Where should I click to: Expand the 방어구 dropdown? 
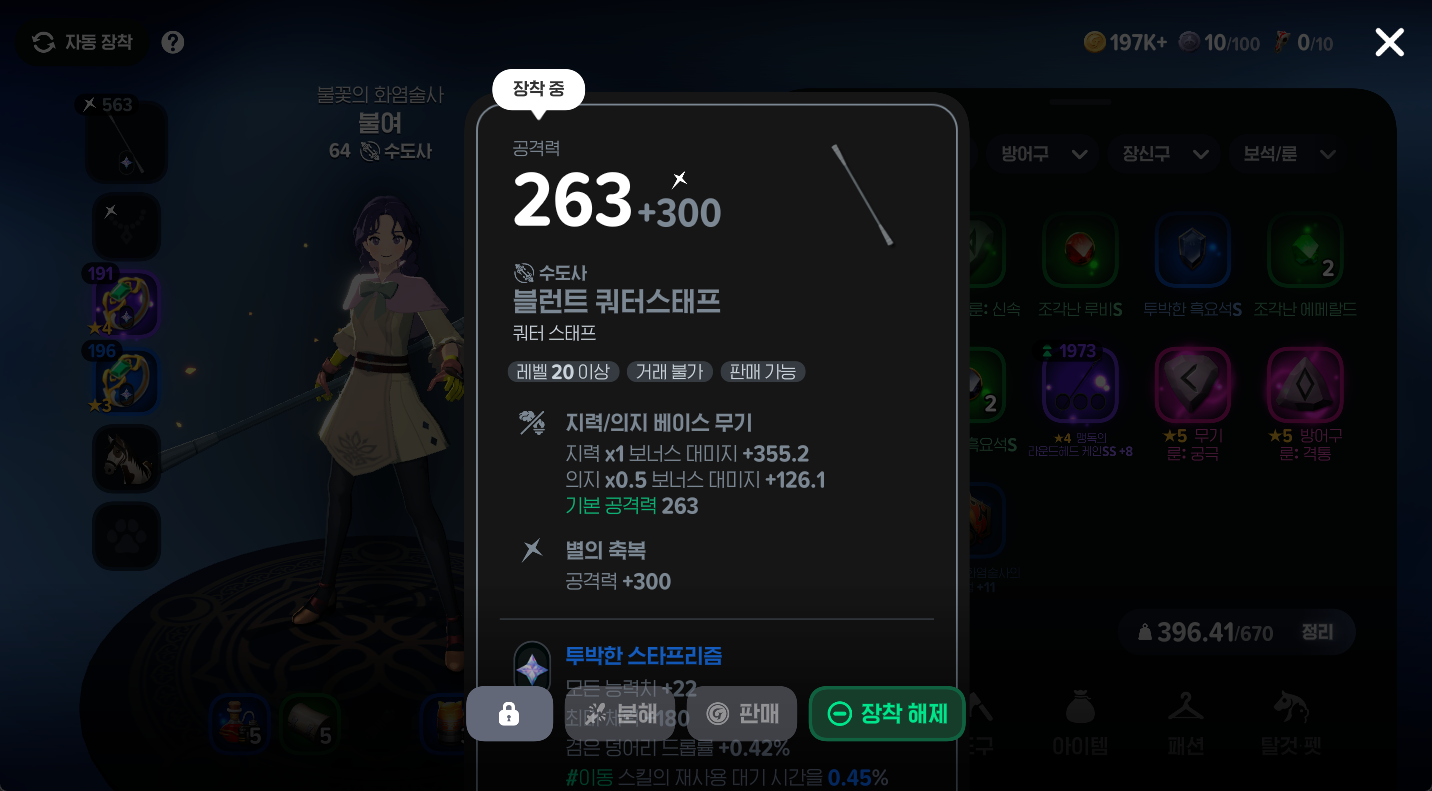point(1042,154)
